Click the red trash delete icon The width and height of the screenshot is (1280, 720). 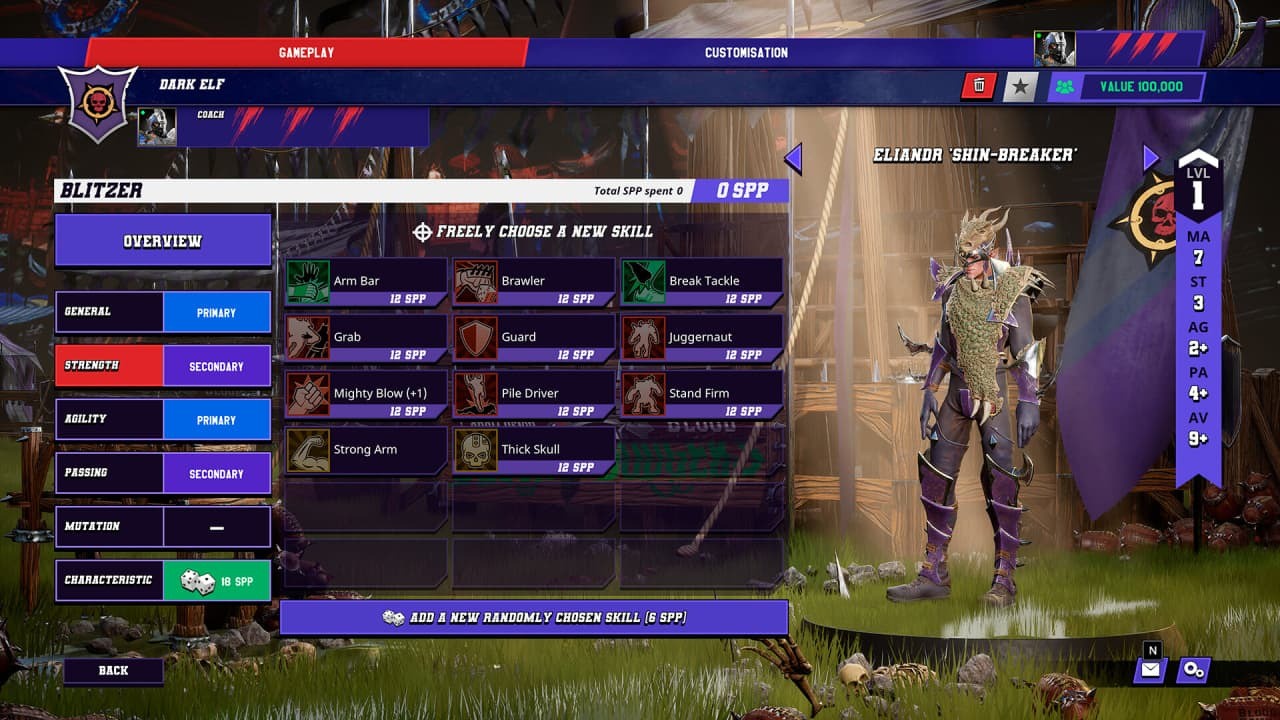978,86
